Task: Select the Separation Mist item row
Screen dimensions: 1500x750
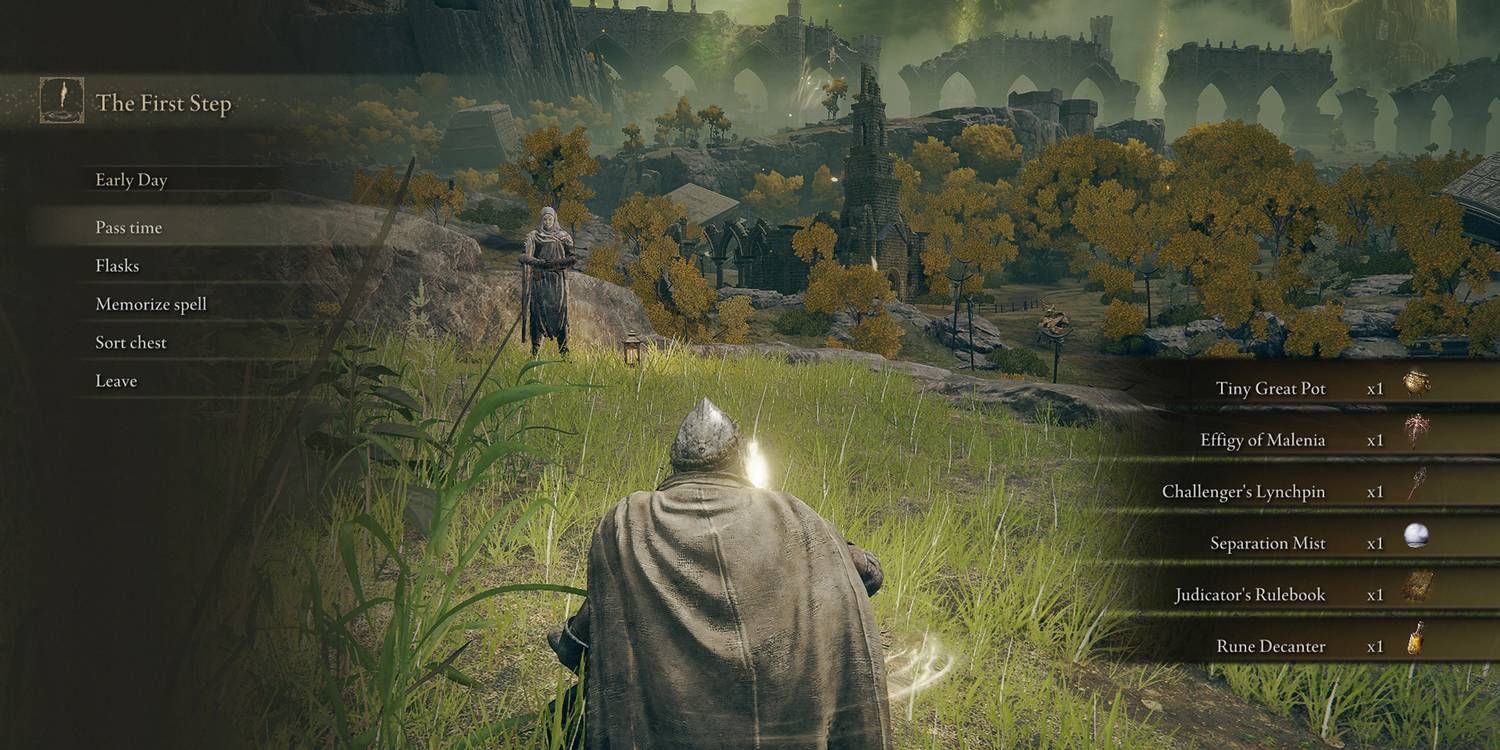Action: coord(1268,542)
